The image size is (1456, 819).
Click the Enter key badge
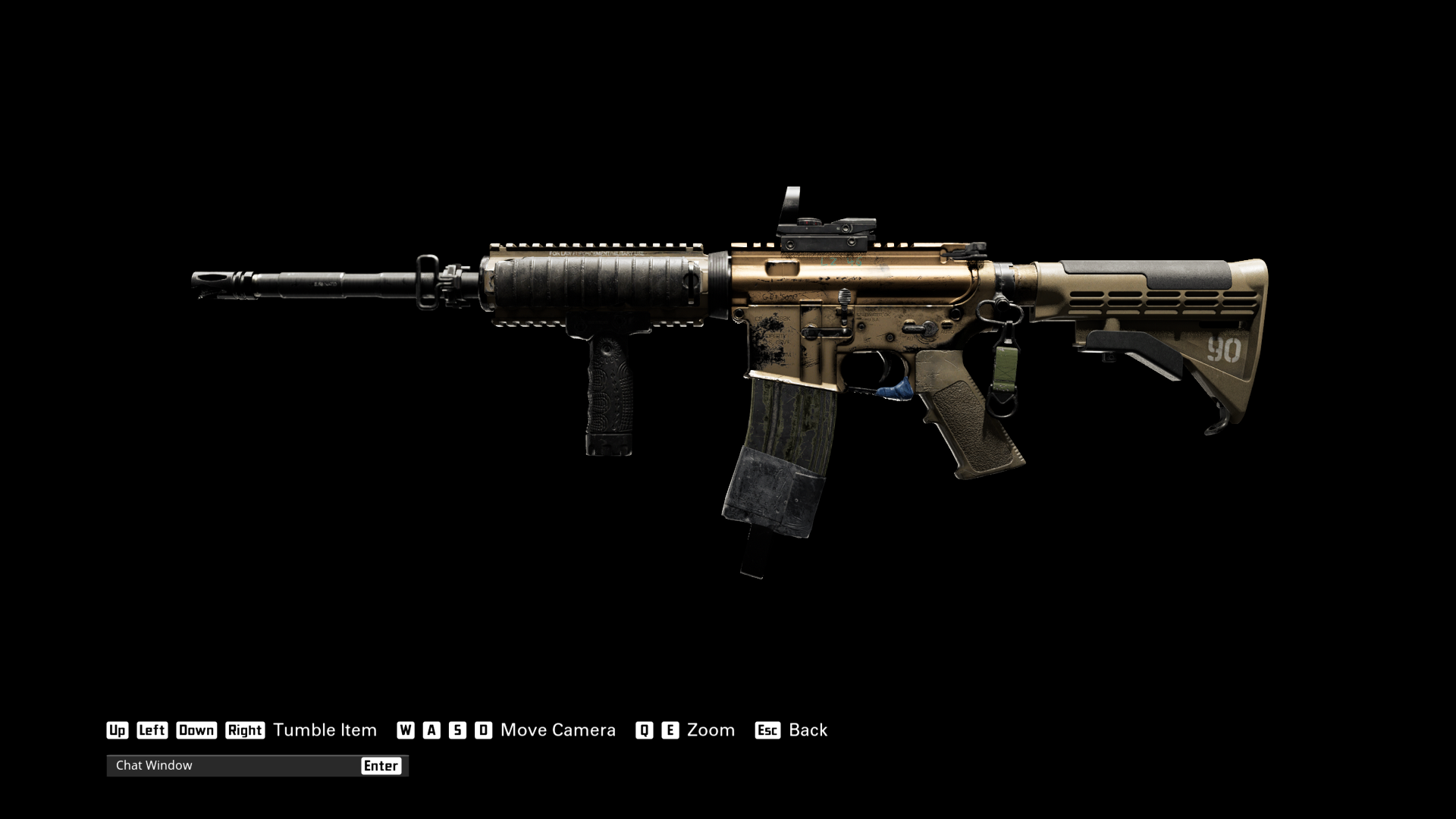click(x=382, y=766)
